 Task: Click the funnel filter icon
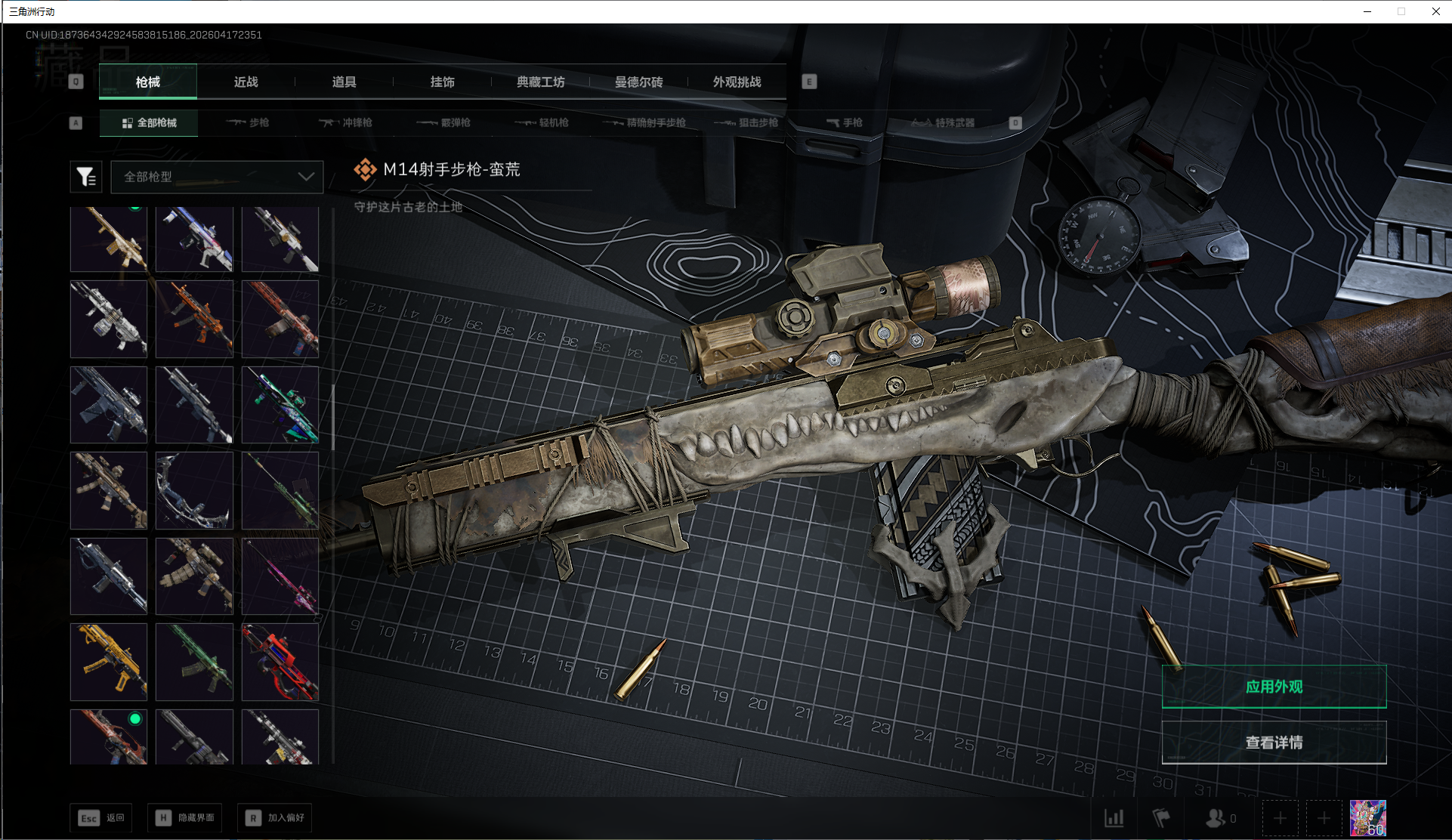point(85,177)
